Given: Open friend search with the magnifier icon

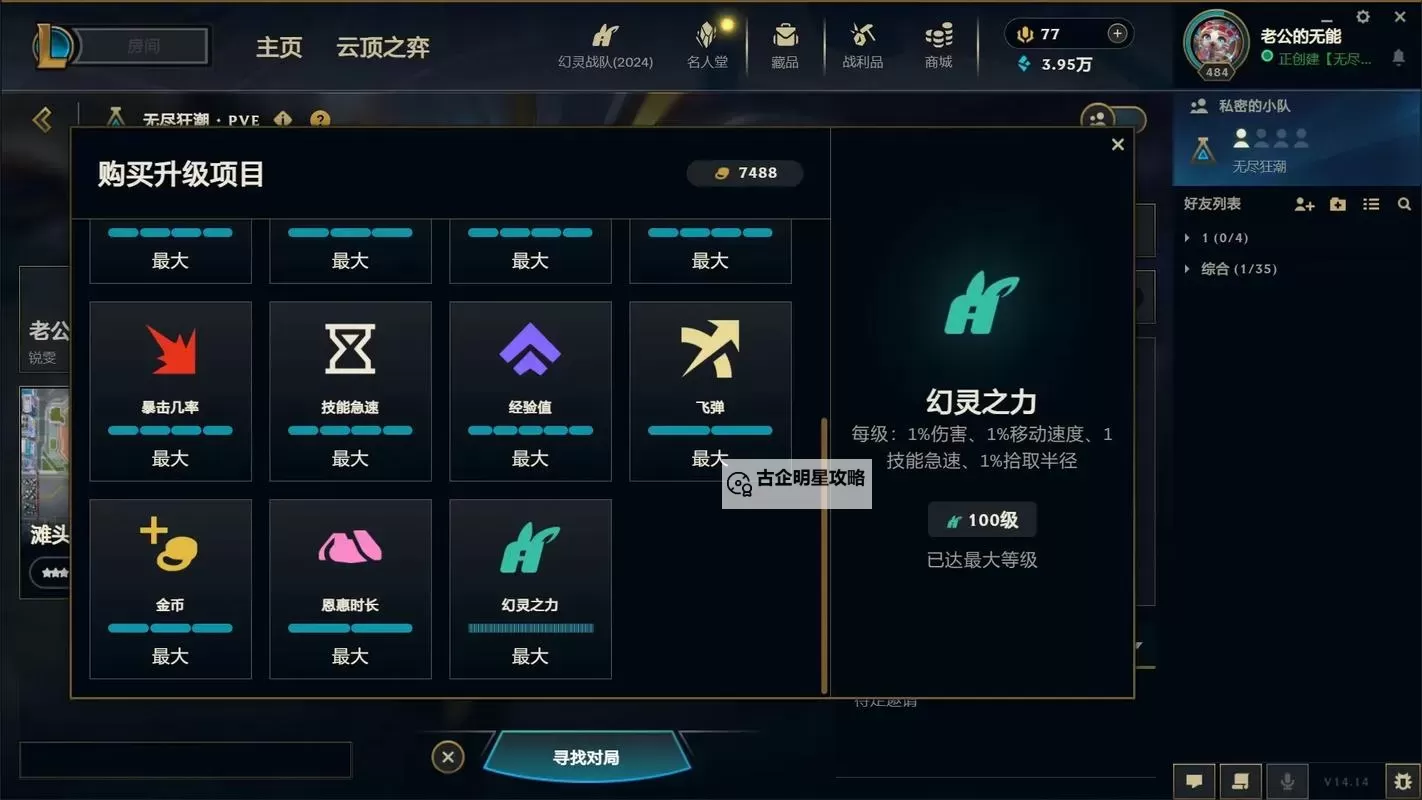Looking at the screenshot, I should [x=1404, y=204].
